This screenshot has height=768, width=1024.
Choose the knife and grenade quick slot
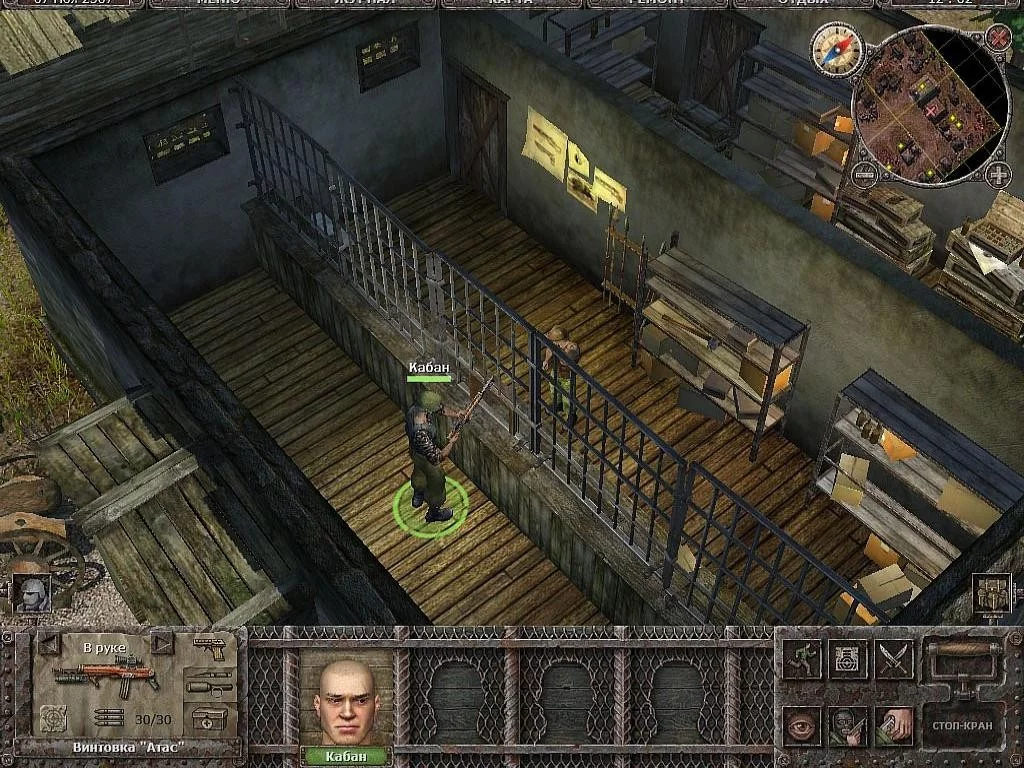pos(210,684)
